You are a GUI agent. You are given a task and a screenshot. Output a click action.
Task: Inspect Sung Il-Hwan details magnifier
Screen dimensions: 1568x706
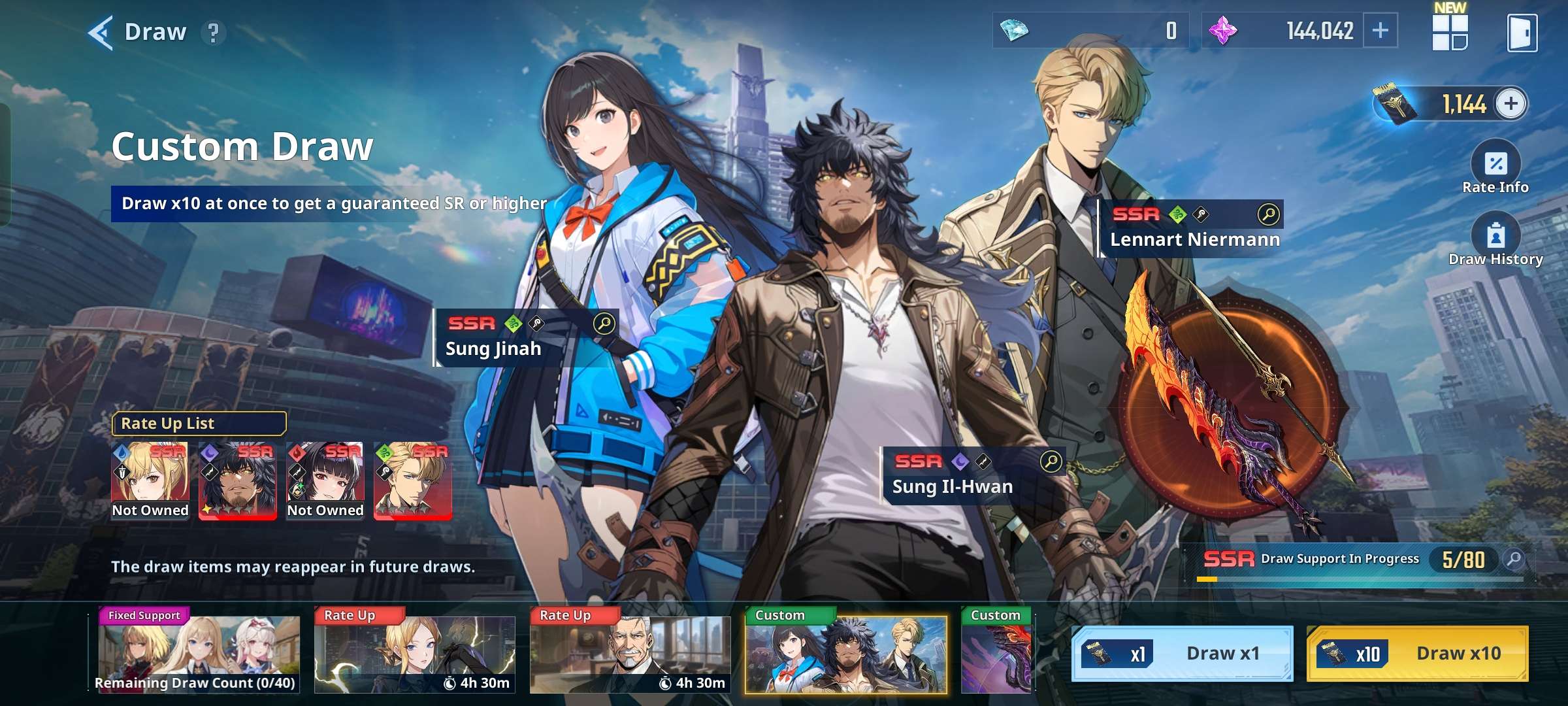1051,461
